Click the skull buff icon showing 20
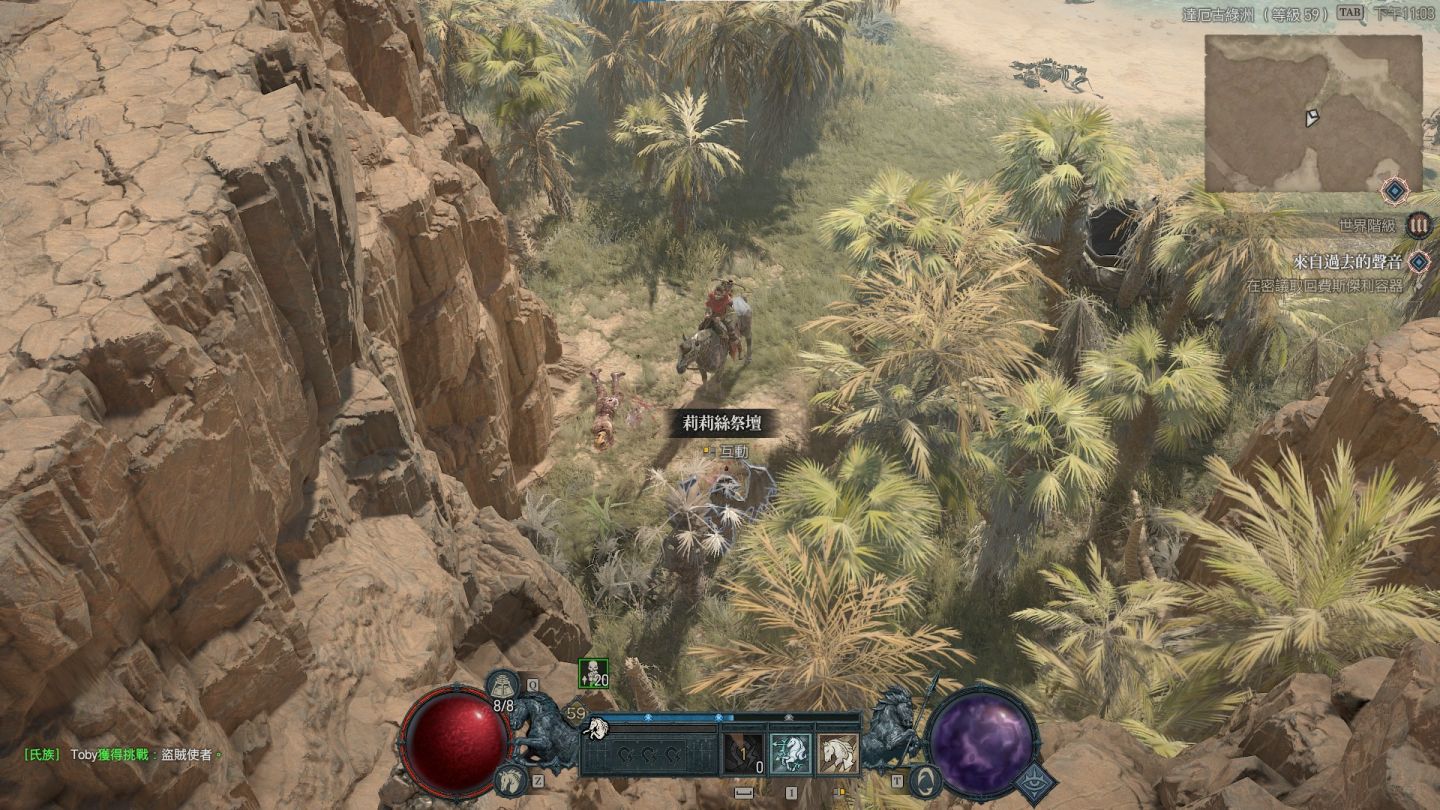Viewport: 1440px width, 810px height. [593, 674]
